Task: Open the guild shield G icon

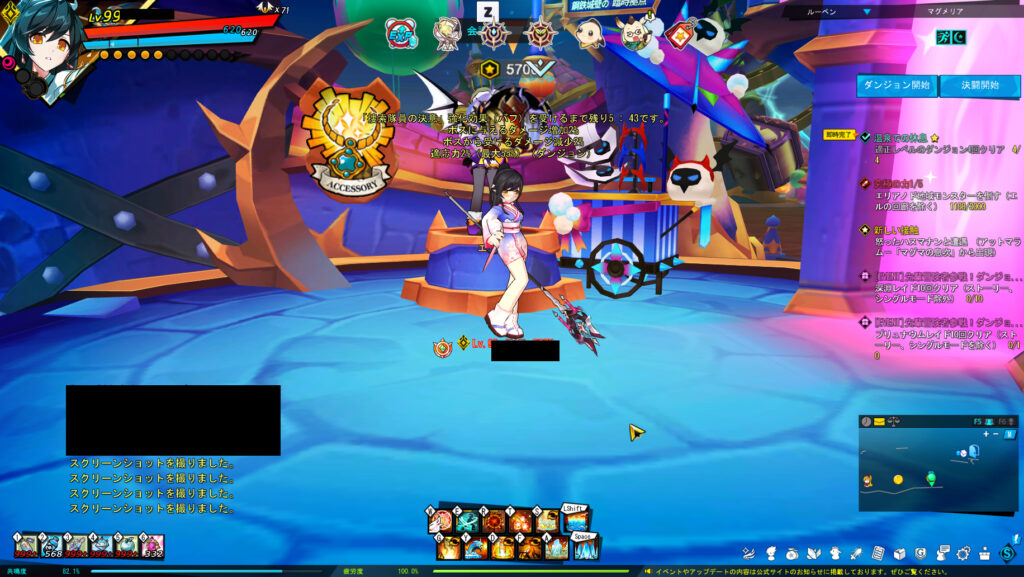Action: tap(920, 552)
